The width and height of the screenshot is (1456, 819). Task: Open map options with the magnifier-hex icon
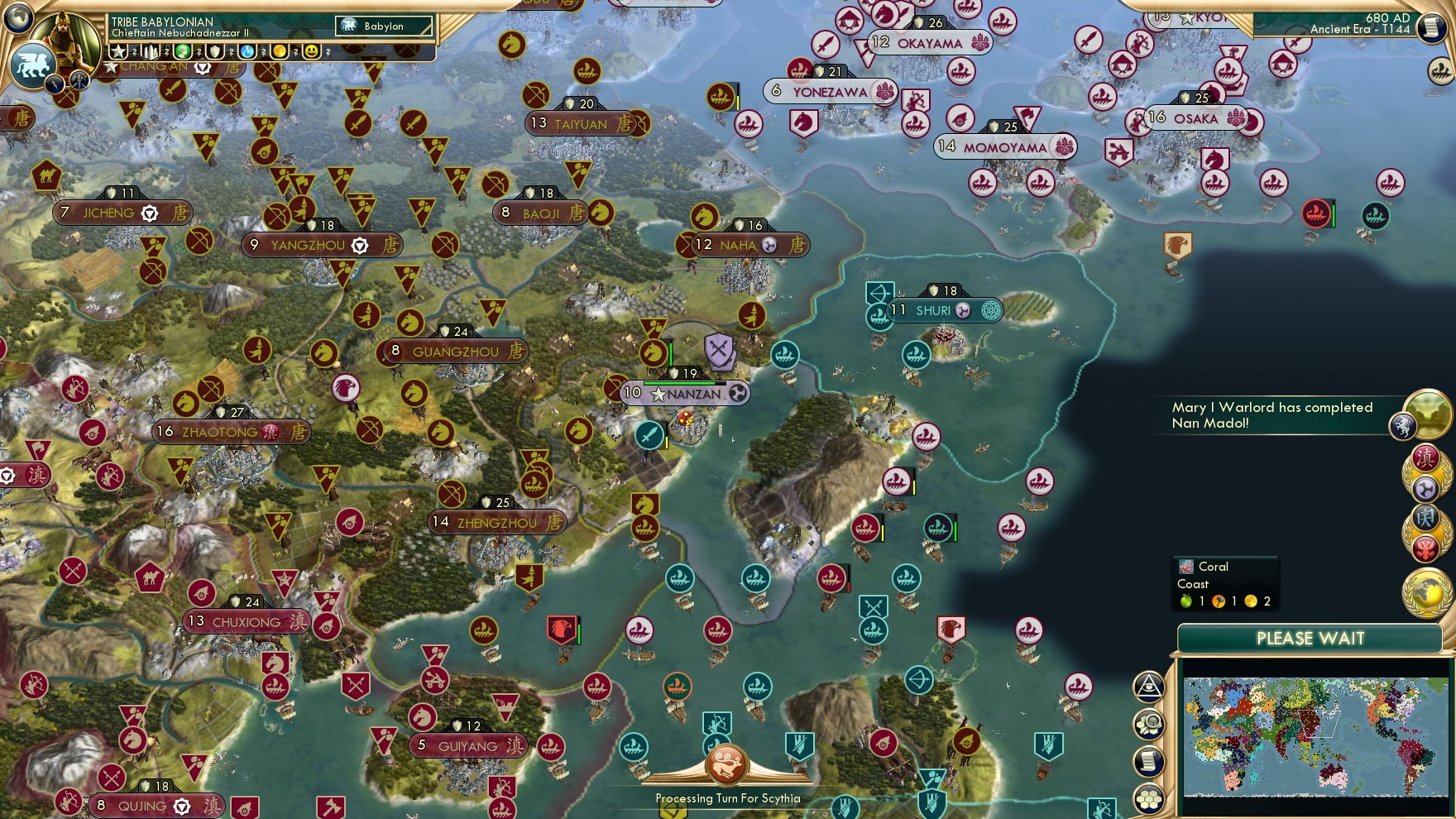coord(1148,724)
